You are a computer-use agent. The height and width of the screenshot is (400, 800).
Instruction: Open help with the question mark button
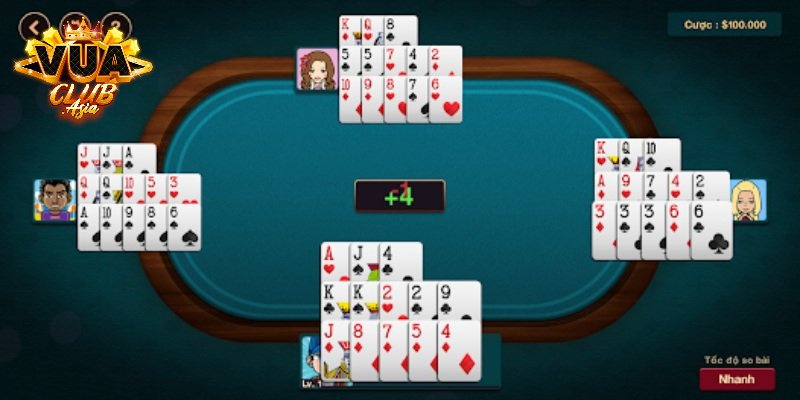[x=117, y=24]
